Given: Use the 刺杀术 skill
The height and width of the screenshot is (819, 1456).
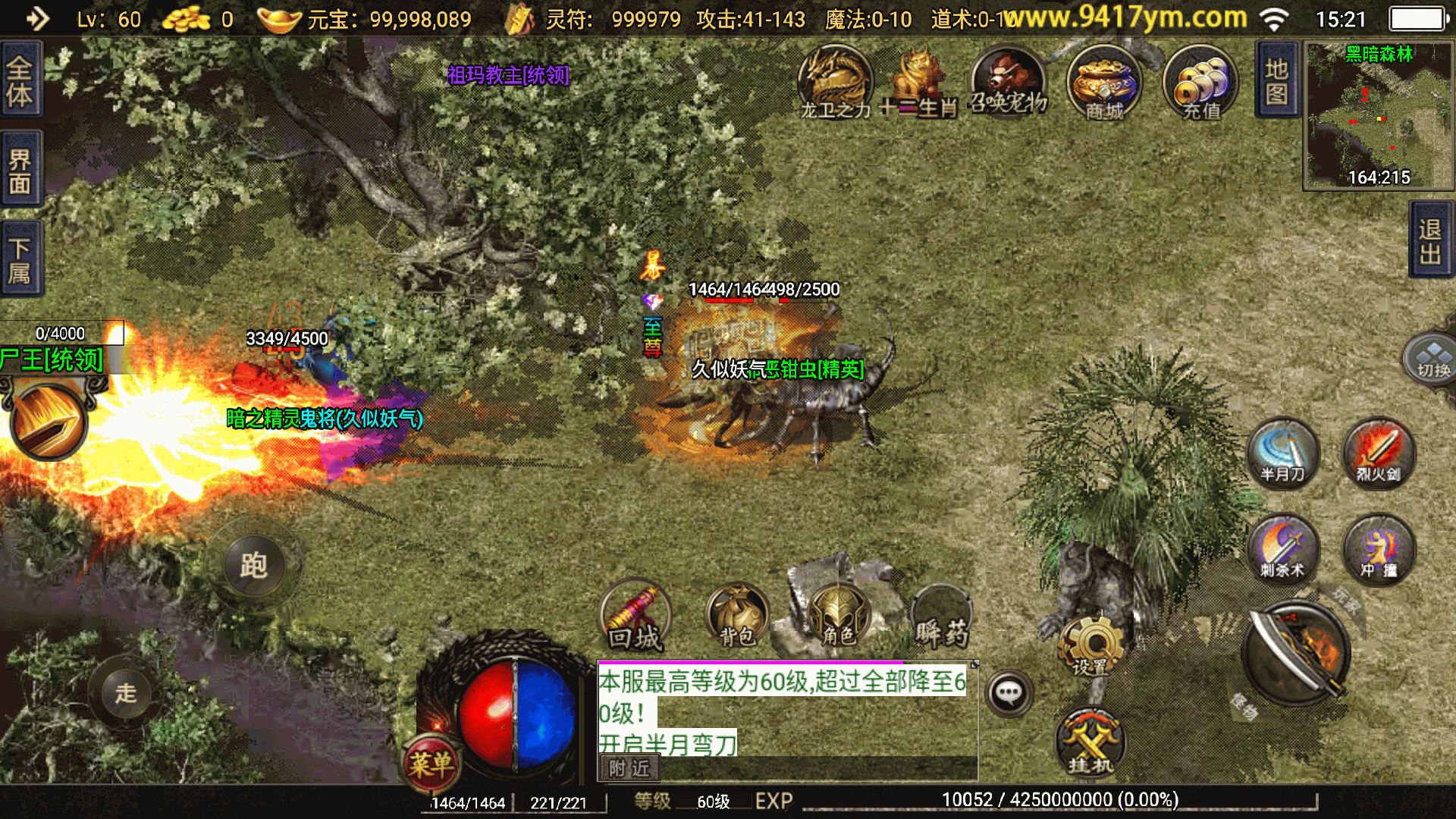Looking at the screenshot, I should [x=1283, y=549].
